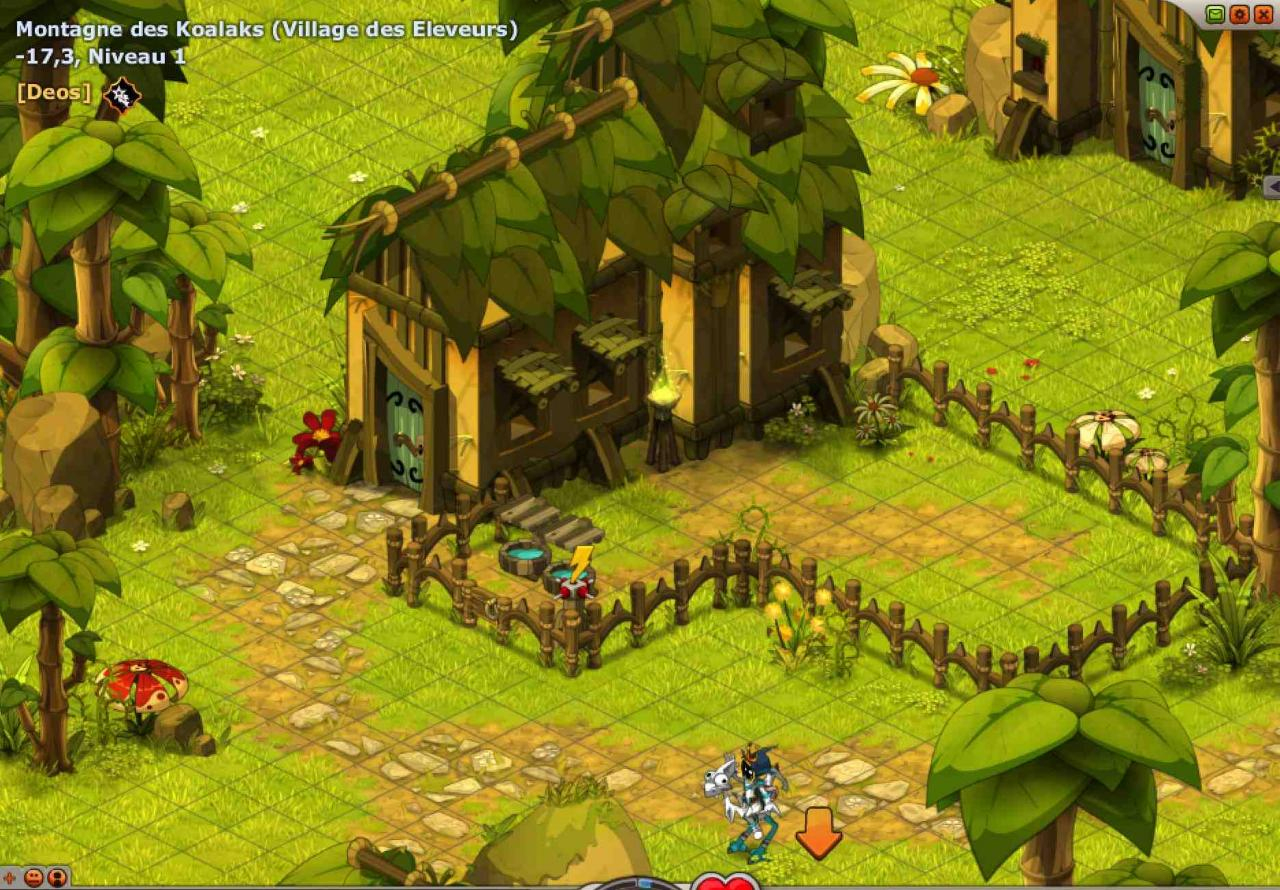This screenshot has width=1280, height=890.
Task: Click the orange diamond chat expand icon
Action: (11, 878)
